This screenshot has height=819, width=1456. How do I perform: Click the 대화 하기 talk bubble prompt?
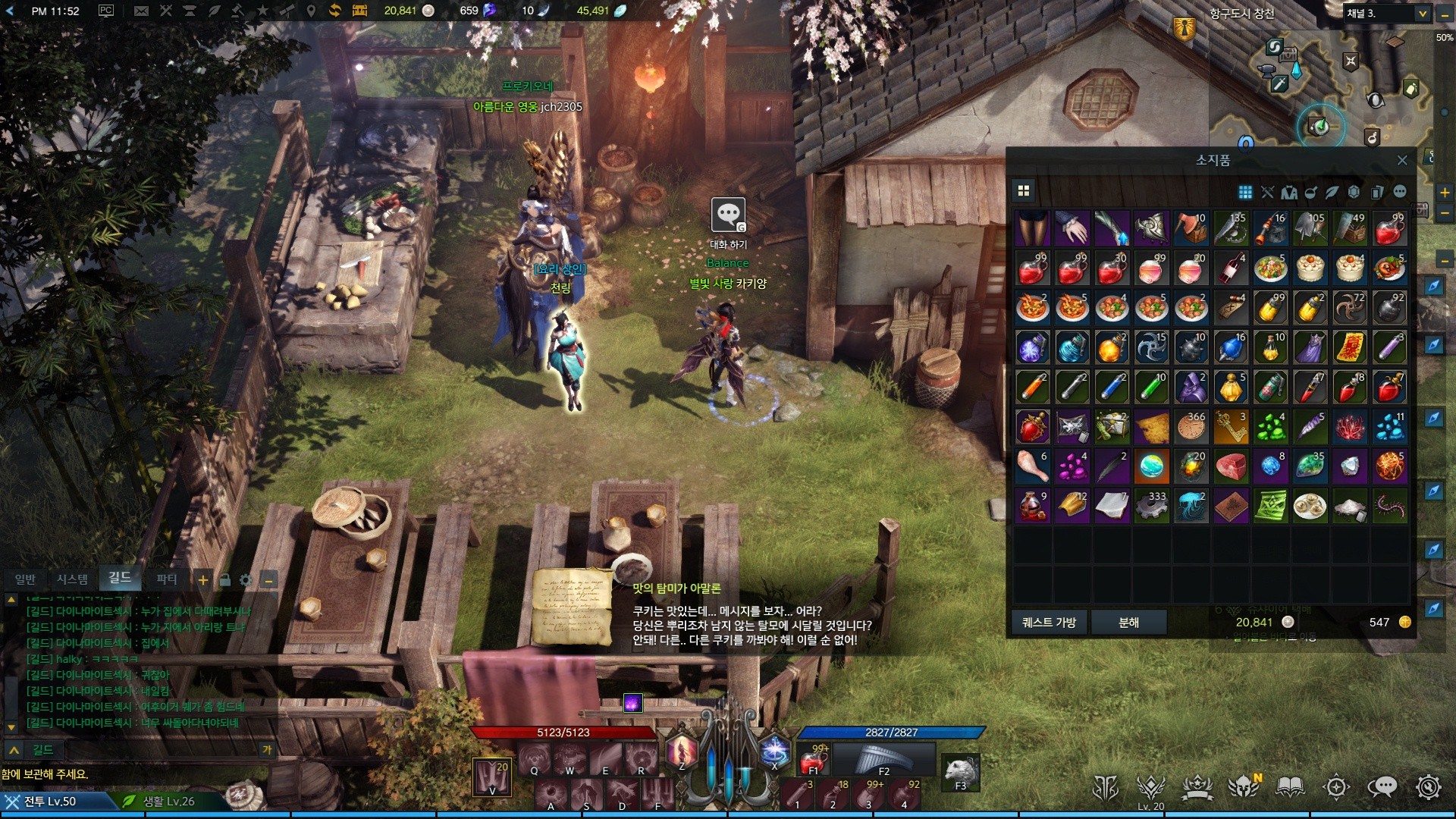pos(728,216)
